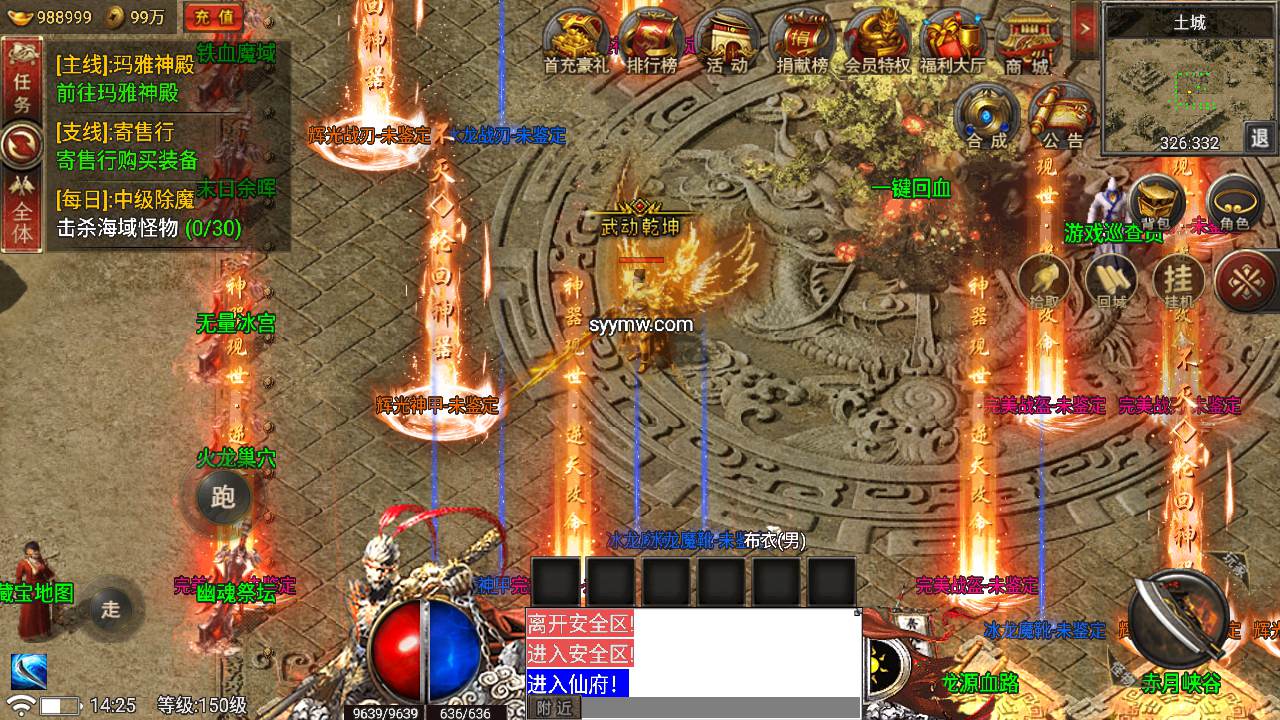Click the 退 exit button by the minimap
The height and width of the screenshot is (720, 1280).
(x=1260, y=138)
